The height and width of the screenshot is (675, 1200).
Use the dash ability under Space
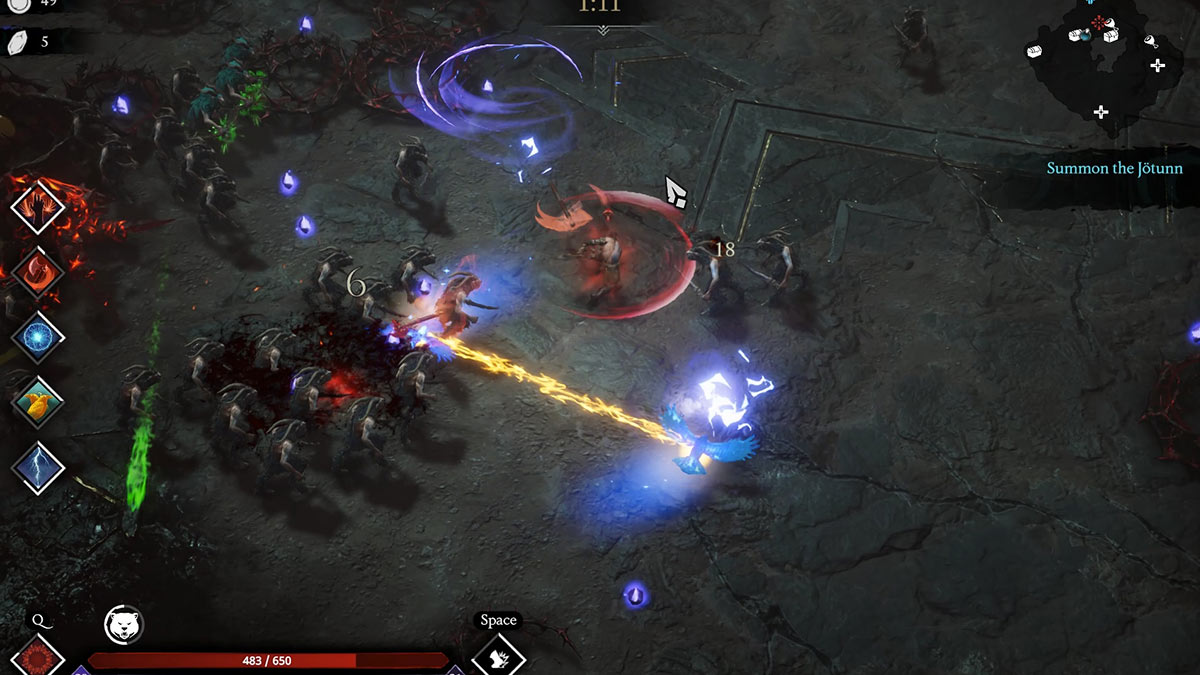[x=498, y=657]
